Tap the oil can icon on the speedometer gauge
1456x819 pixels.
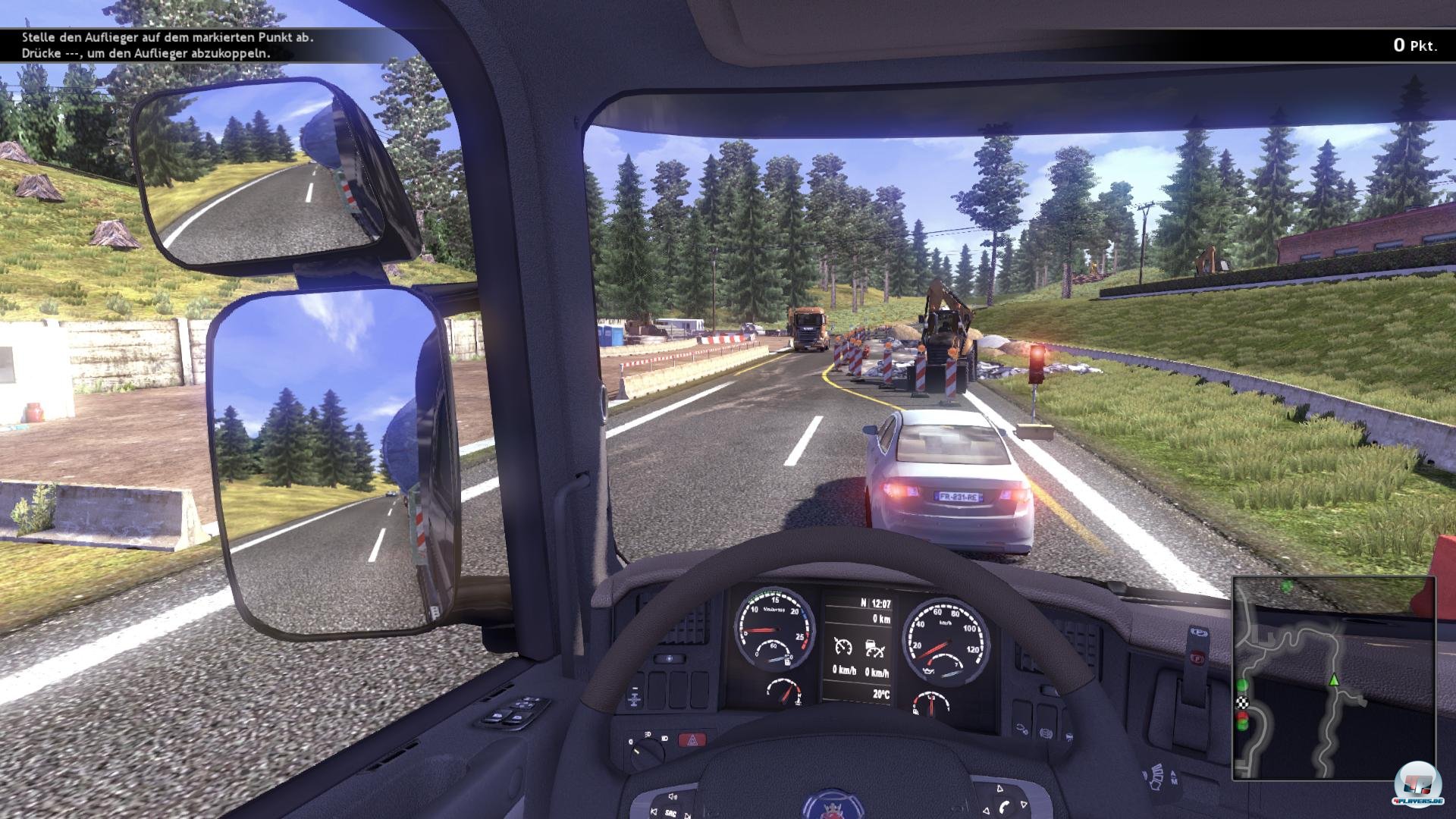(x=928, y=671)
